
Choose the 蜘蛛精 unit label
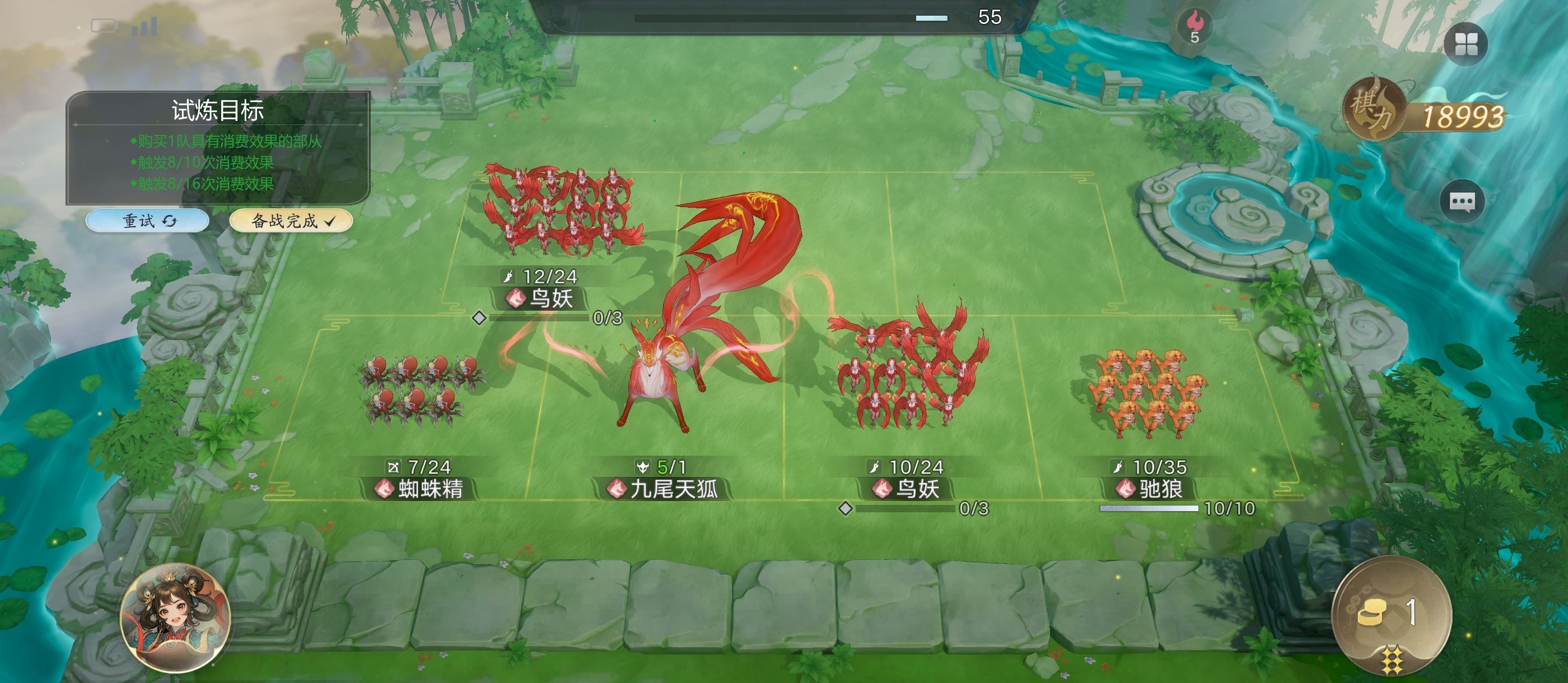coord(421,488)
